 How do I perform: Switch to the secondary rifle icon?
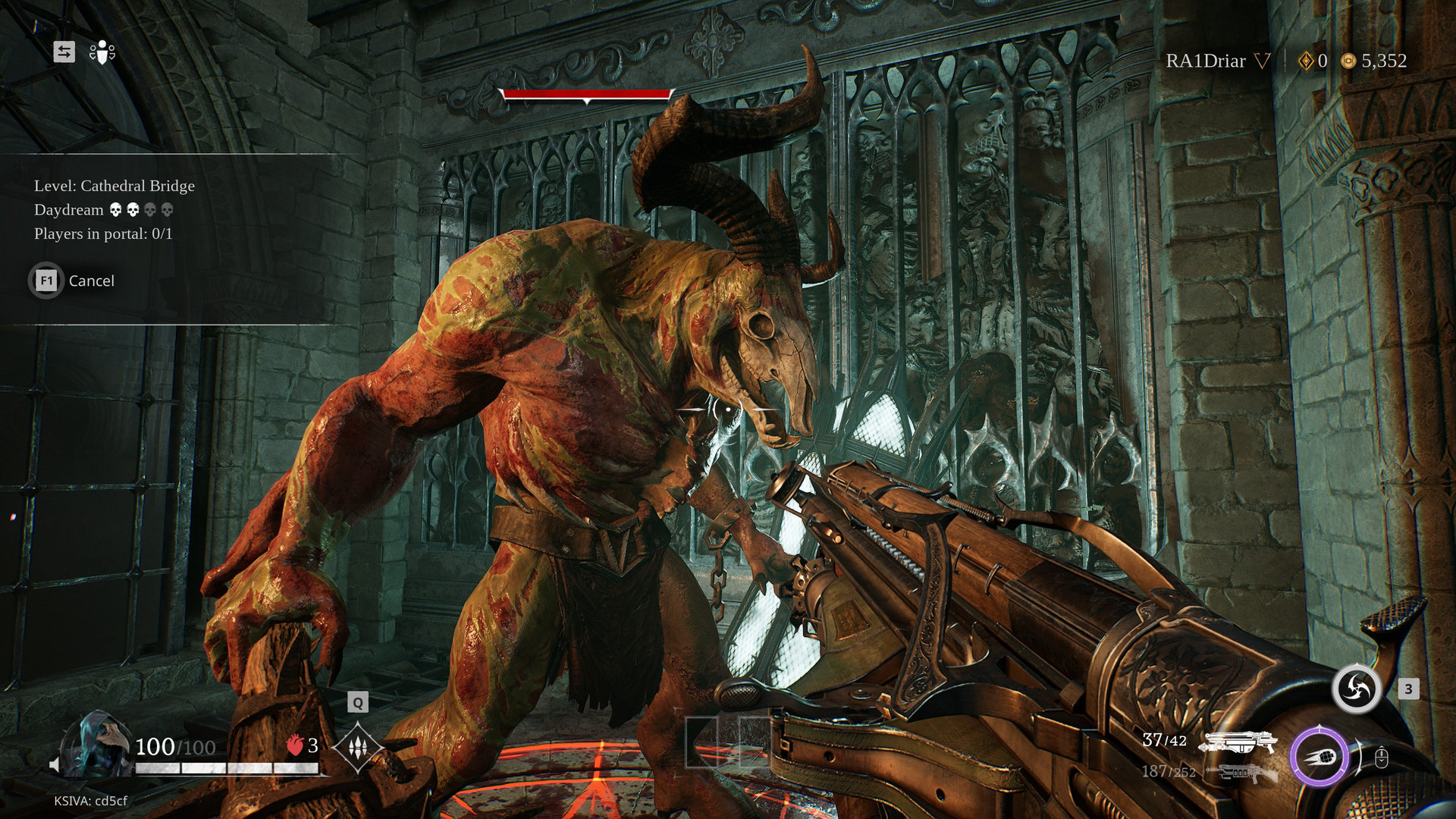click(x=1241, y=773)
